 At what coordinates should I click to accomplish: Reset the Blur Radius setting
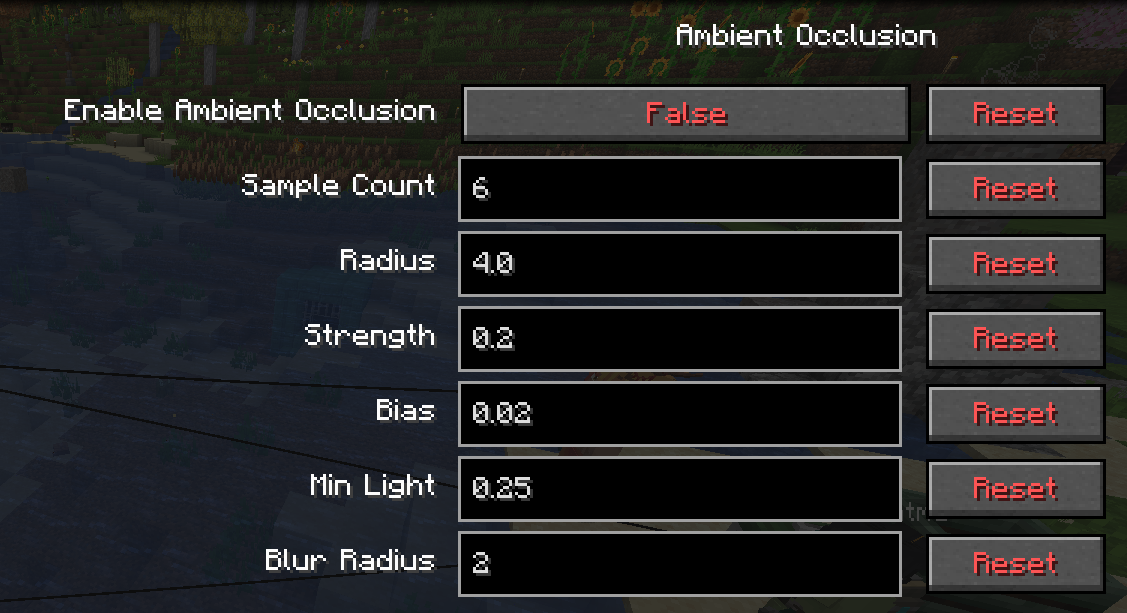(x=1015, y=564)
